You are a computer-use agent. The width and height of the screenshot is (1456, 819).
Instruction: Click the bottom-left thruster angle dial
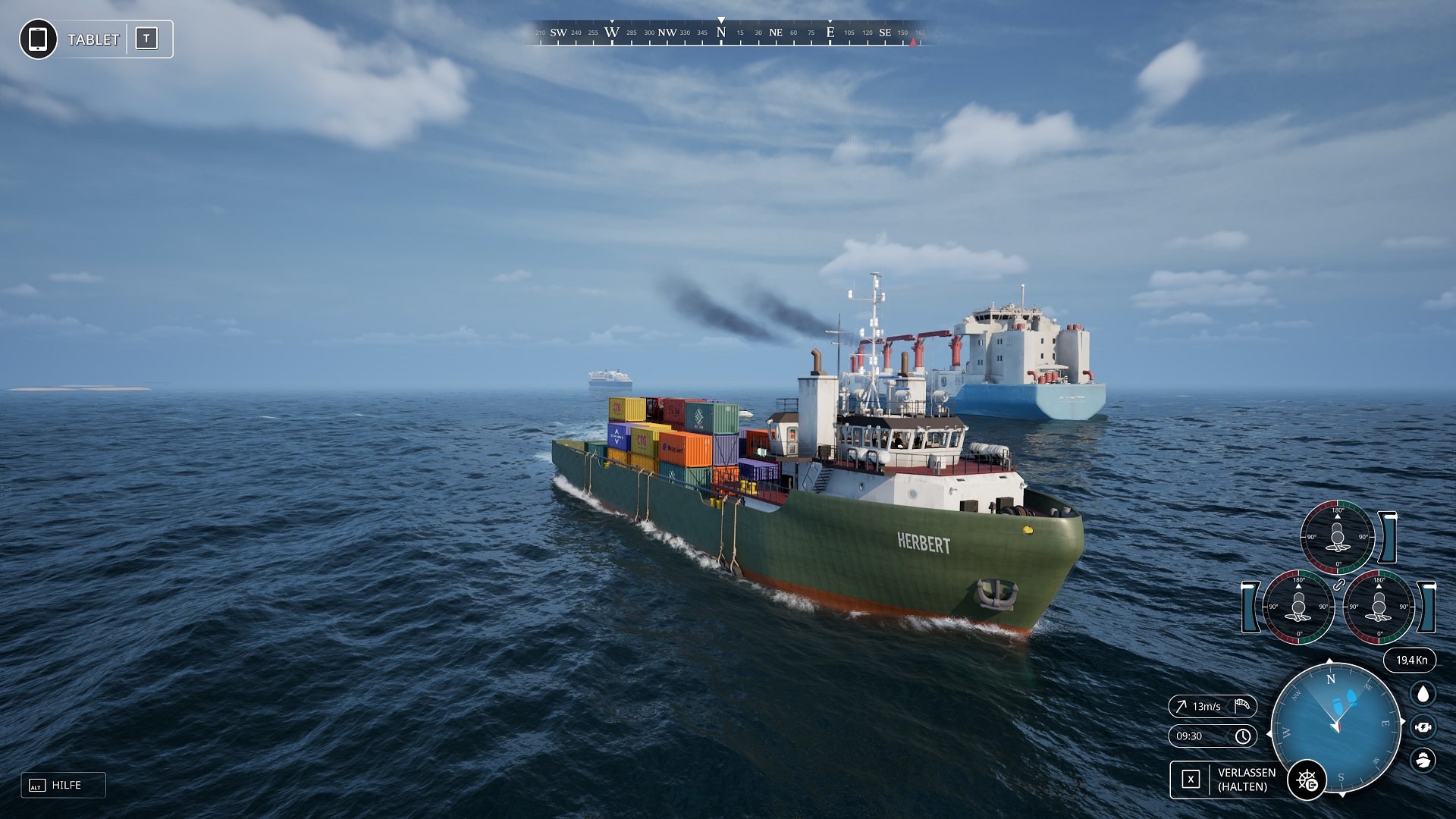pyautogui.click(x=1298, y=607)
